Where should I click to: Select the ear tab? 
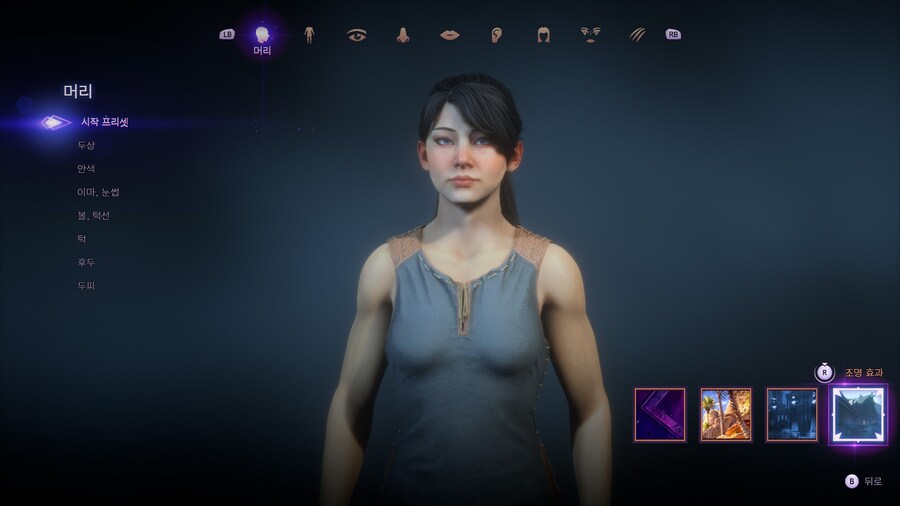(x=496, y=35)
